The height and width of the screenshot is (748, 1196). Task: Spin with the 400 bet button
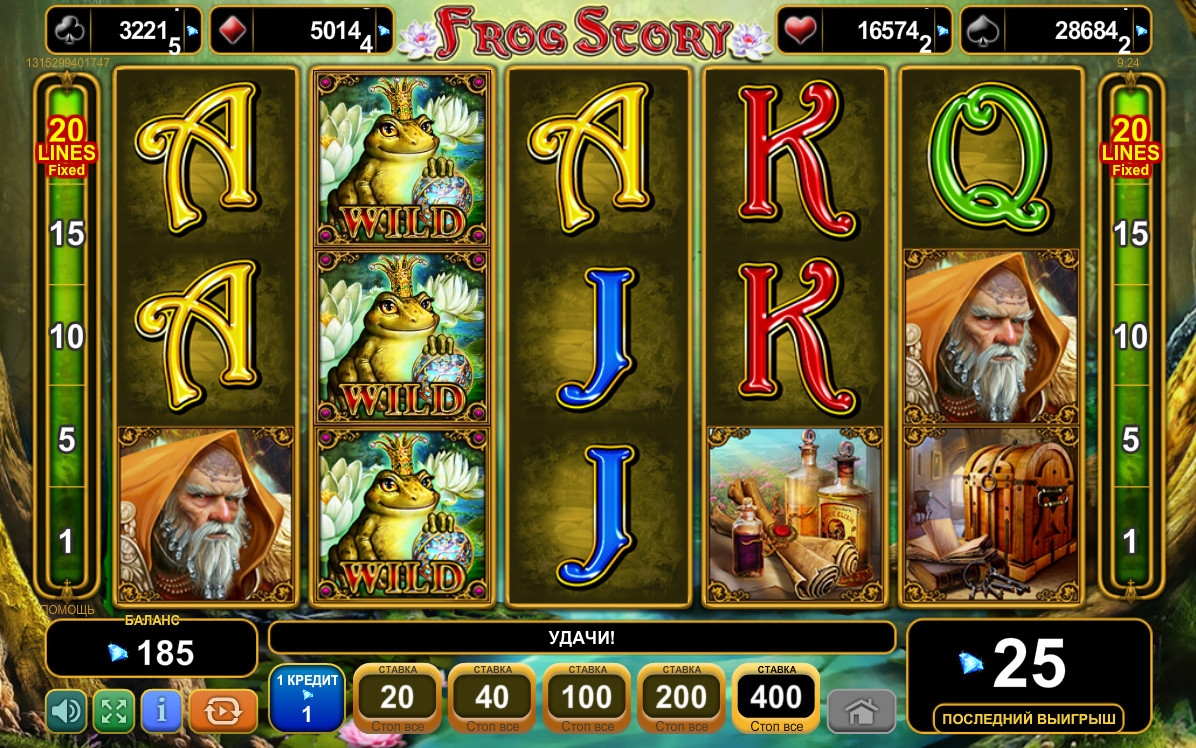[776, 698]
